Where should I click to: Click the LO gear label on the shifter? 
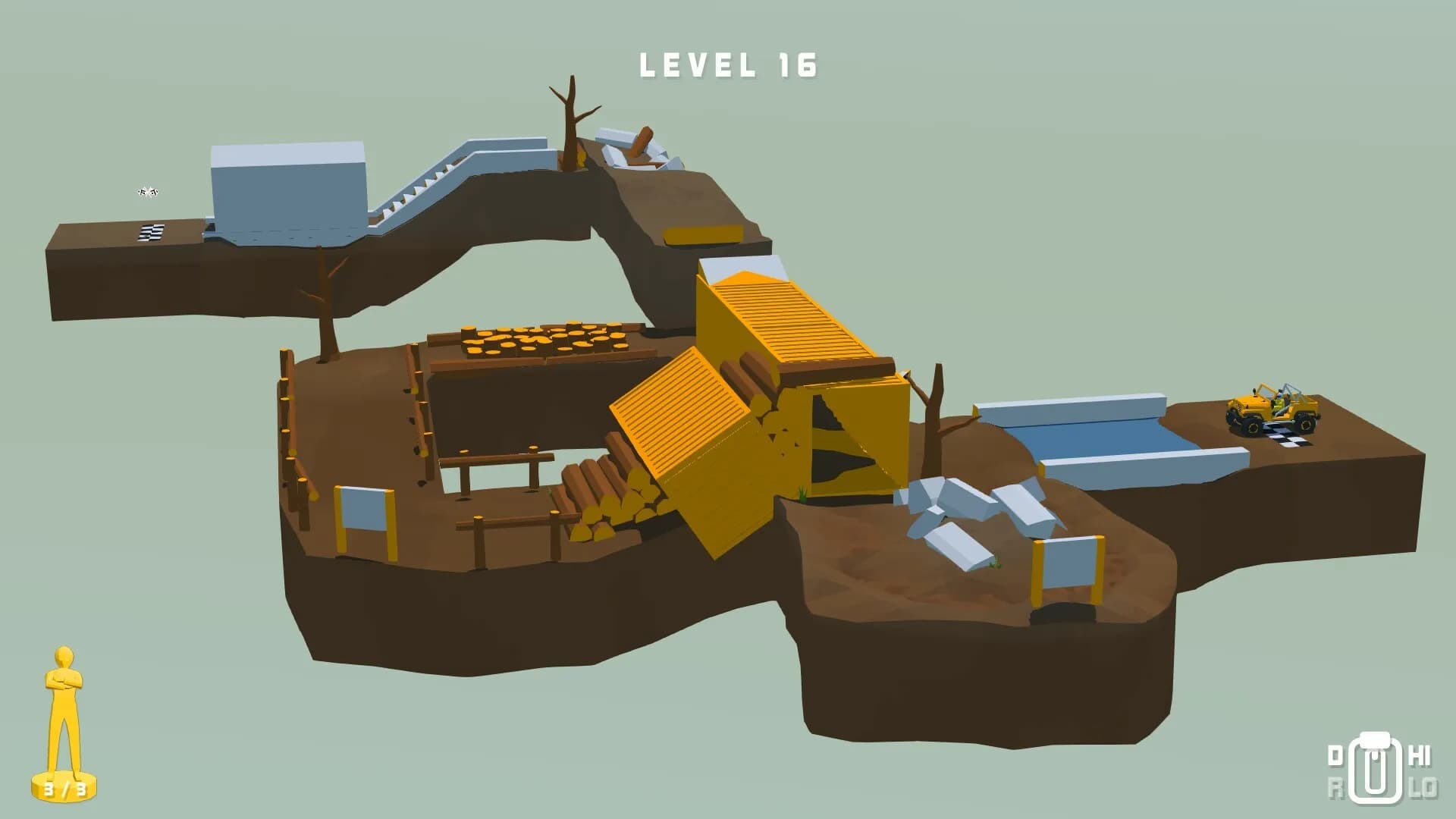1423,787
